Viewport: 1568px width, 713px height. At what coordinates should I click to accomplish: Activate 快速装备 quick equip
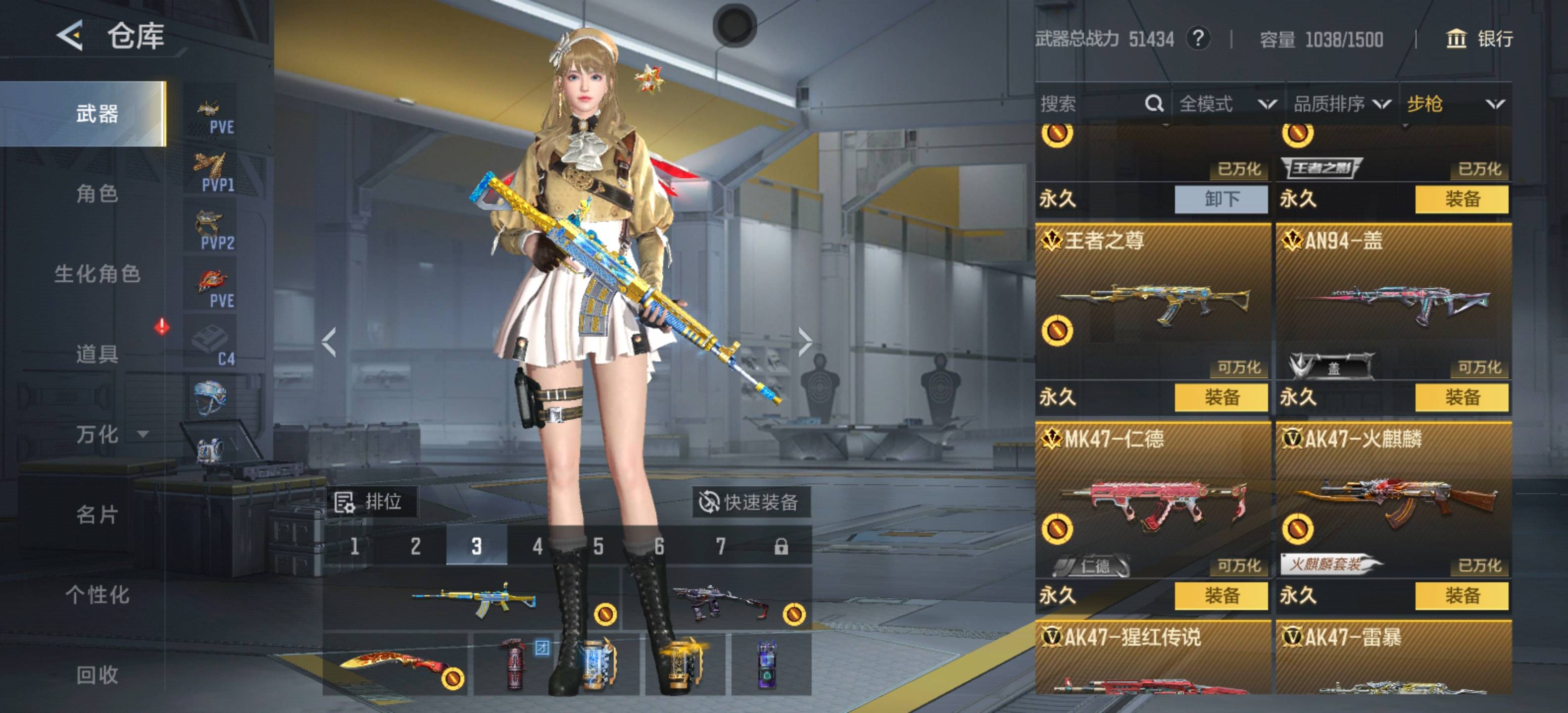pyautogui.click(x=750, y=503)
